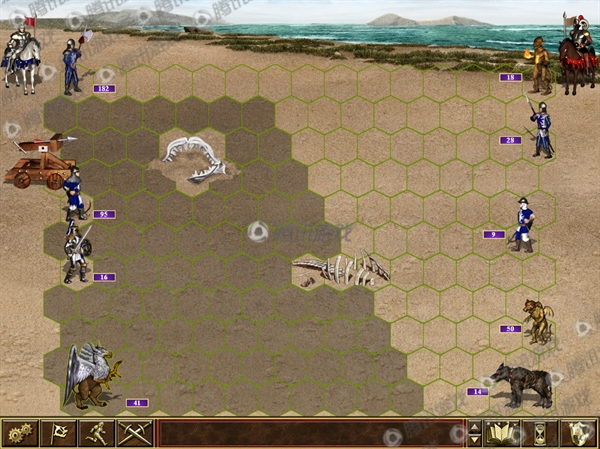Screen dimensions: 600x449
Task: Defend with the shield button
Action: [x=579, y=433]
